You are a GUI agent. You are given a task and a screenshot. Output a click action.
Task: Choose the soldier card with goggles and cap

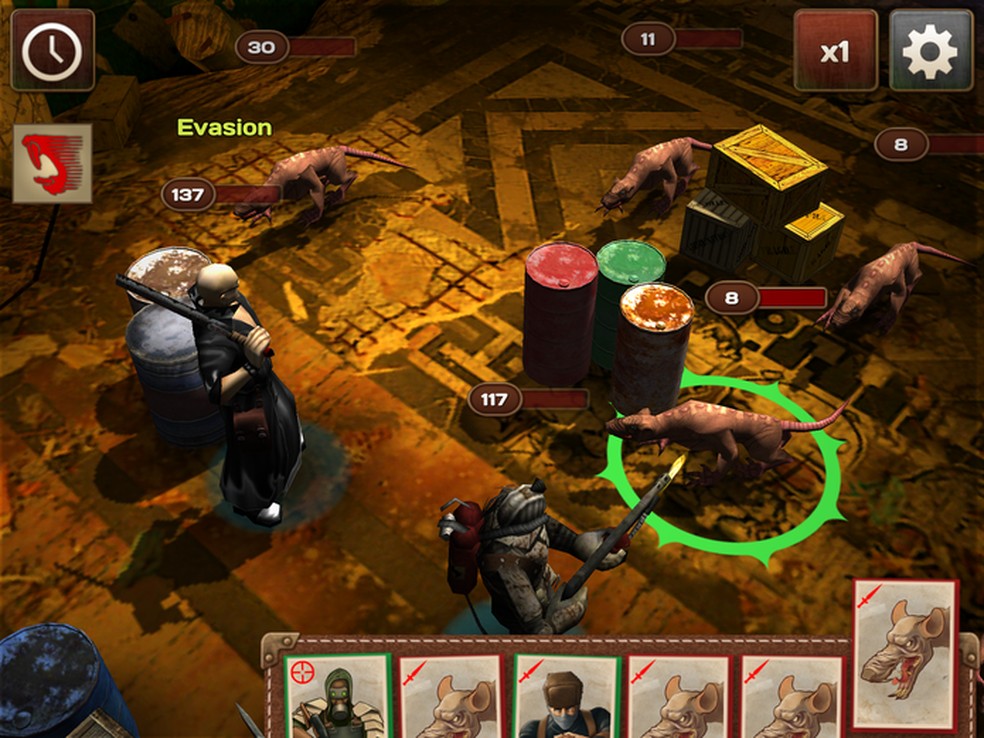[563, 698]
